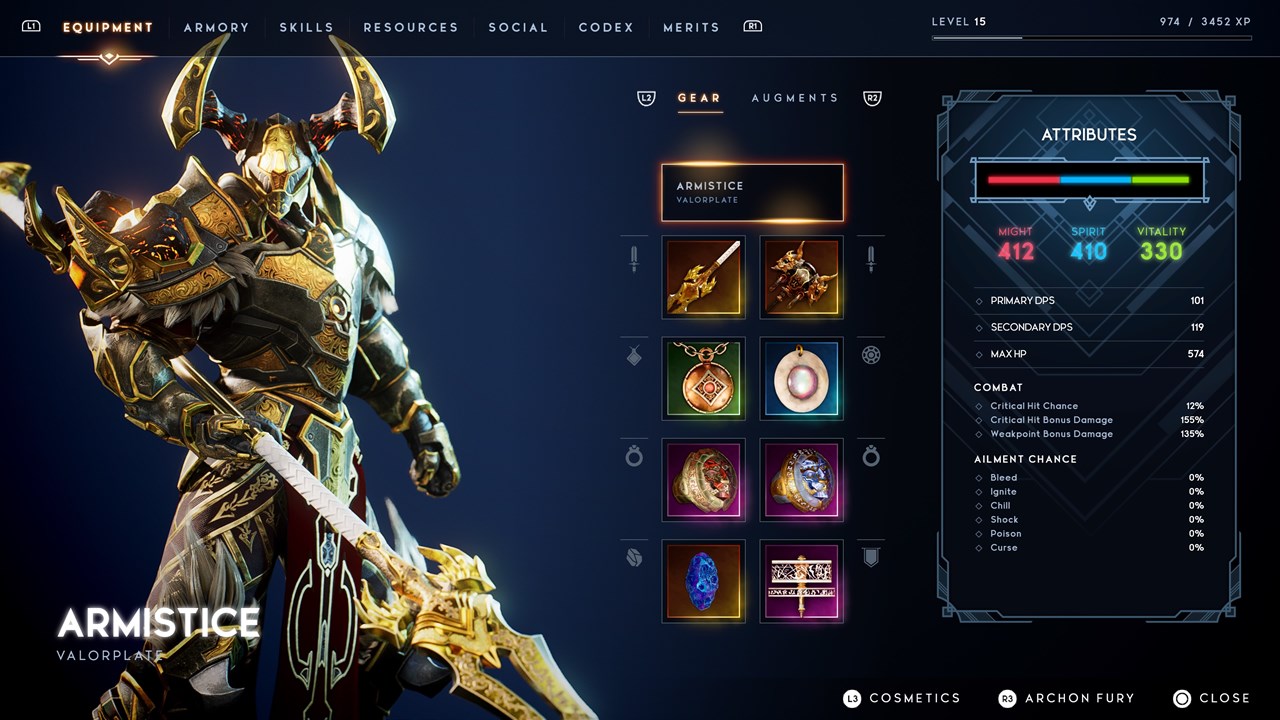Select the blue crystal stone slot
The height and width of the screenshot is (720, 1280).
703,581
